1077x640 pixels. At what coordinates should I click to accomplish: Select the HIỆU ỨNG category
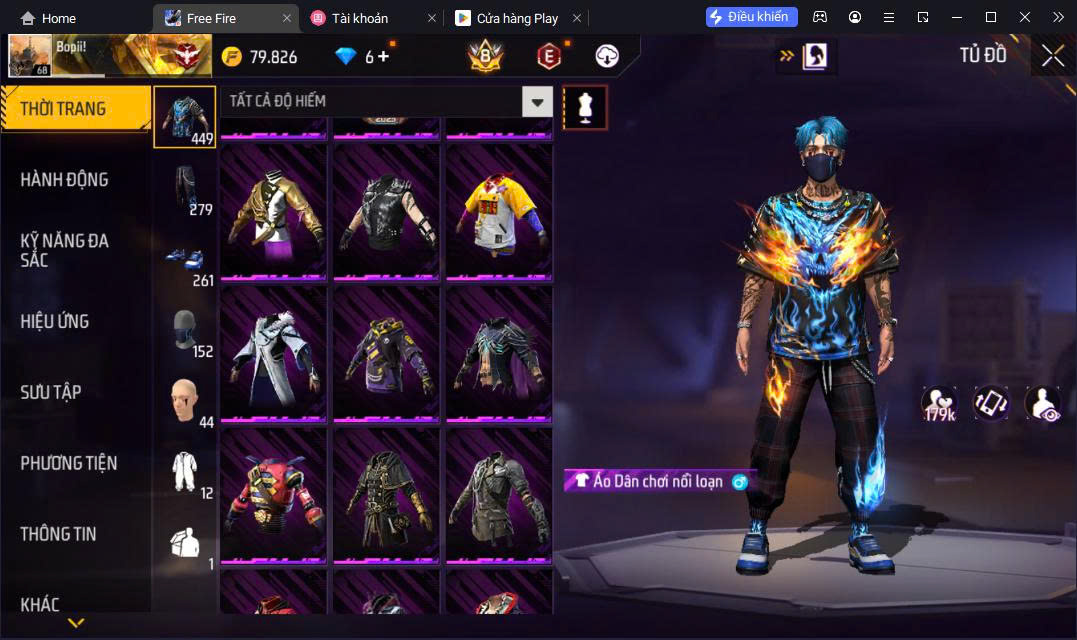[55, 322]
